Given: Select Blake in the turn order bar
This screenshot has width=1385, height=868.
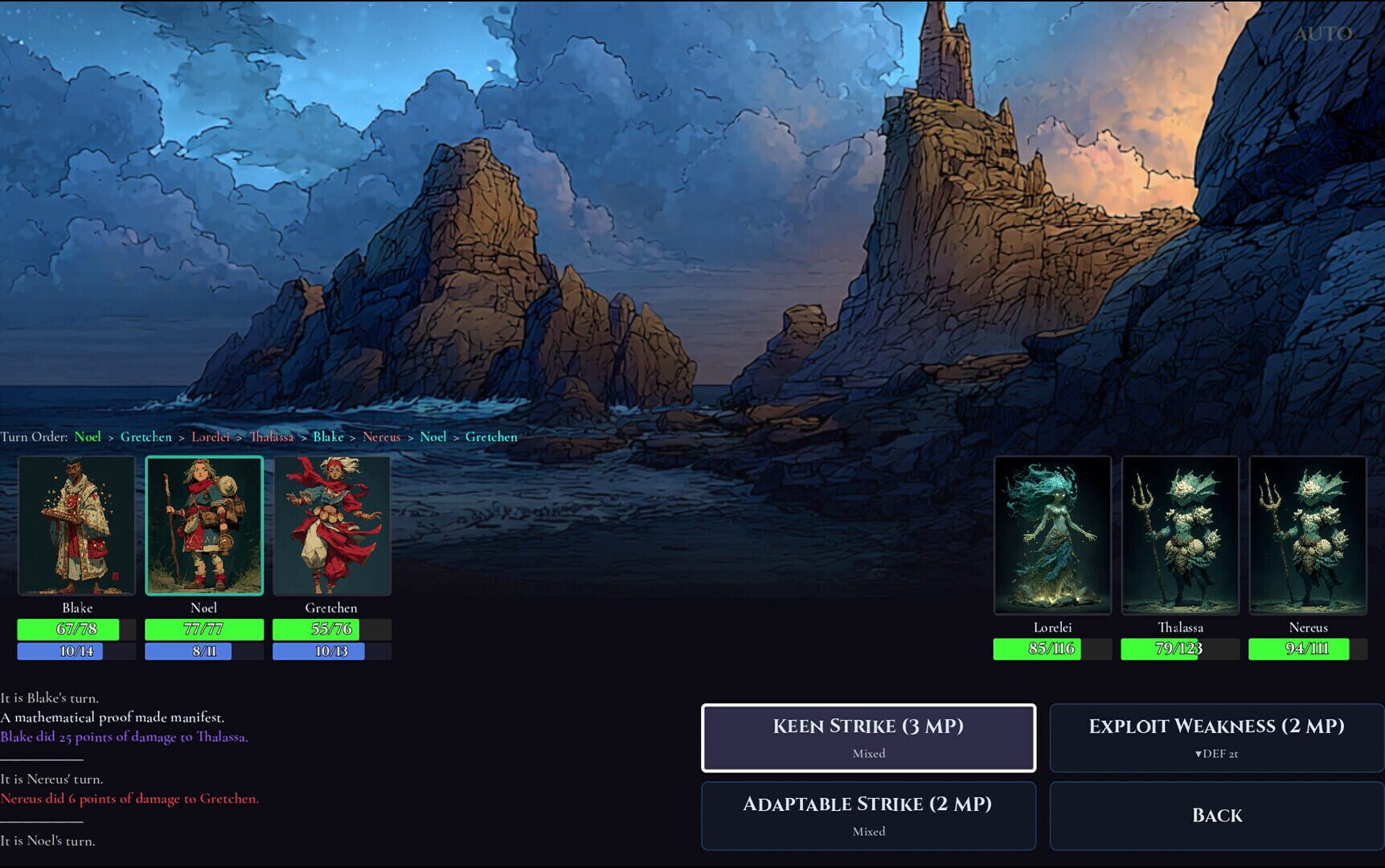Looking at the screenshot, I should (x=329, y=436).
